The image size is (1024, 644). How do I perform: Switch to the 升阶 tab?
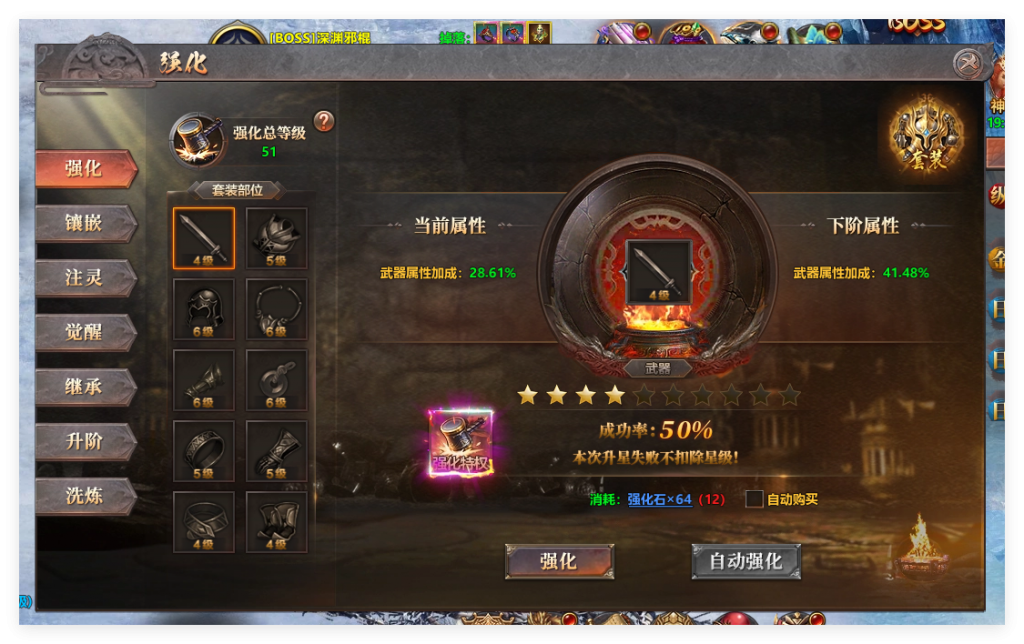tap(85, 441)
